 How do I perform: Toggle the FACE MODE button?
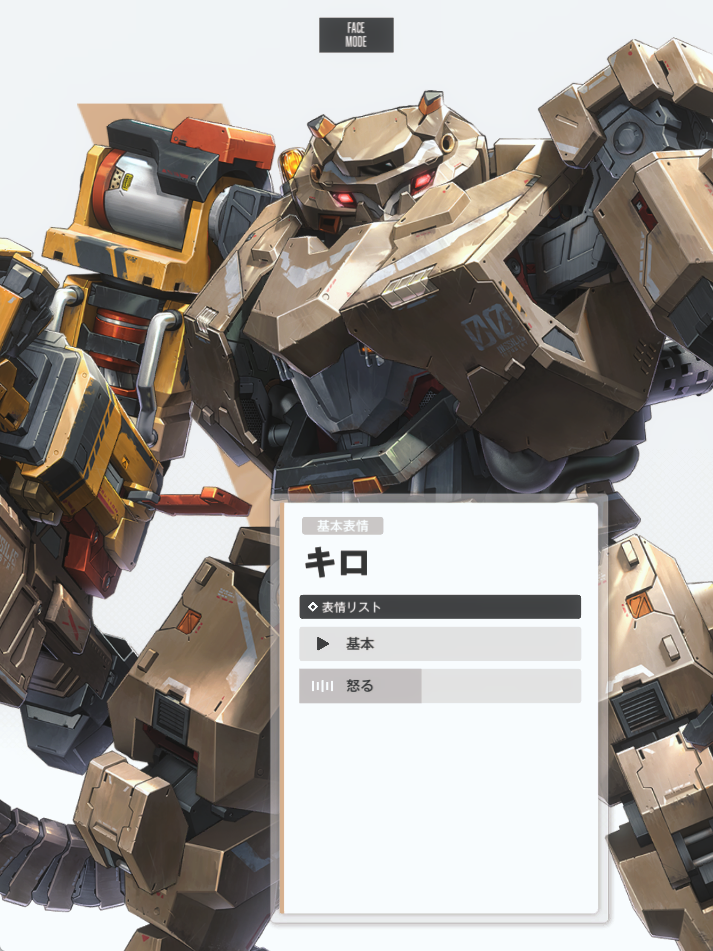pos(356,35)
